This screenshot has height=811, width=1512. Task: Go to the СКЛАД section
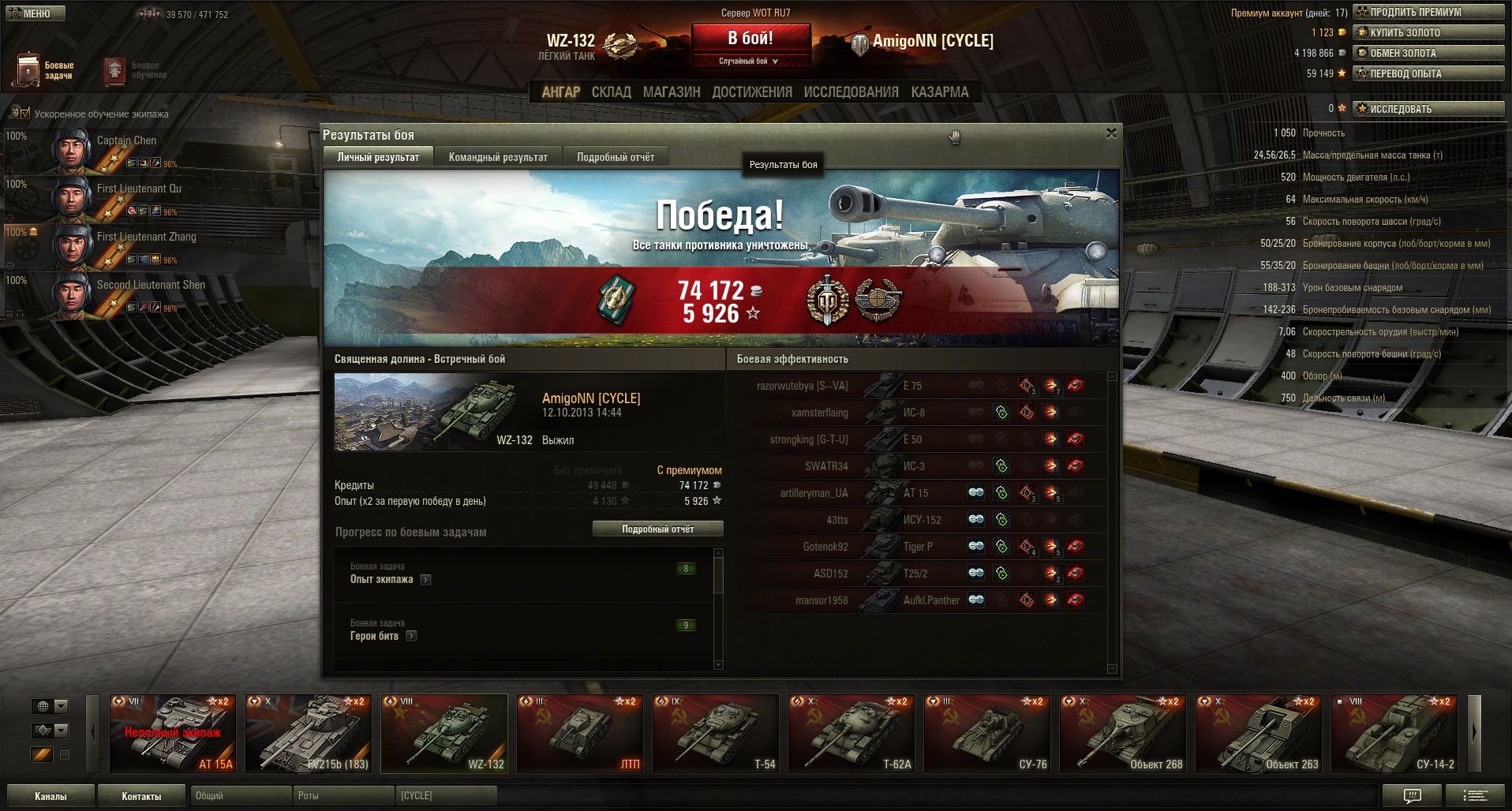point(611,92)
